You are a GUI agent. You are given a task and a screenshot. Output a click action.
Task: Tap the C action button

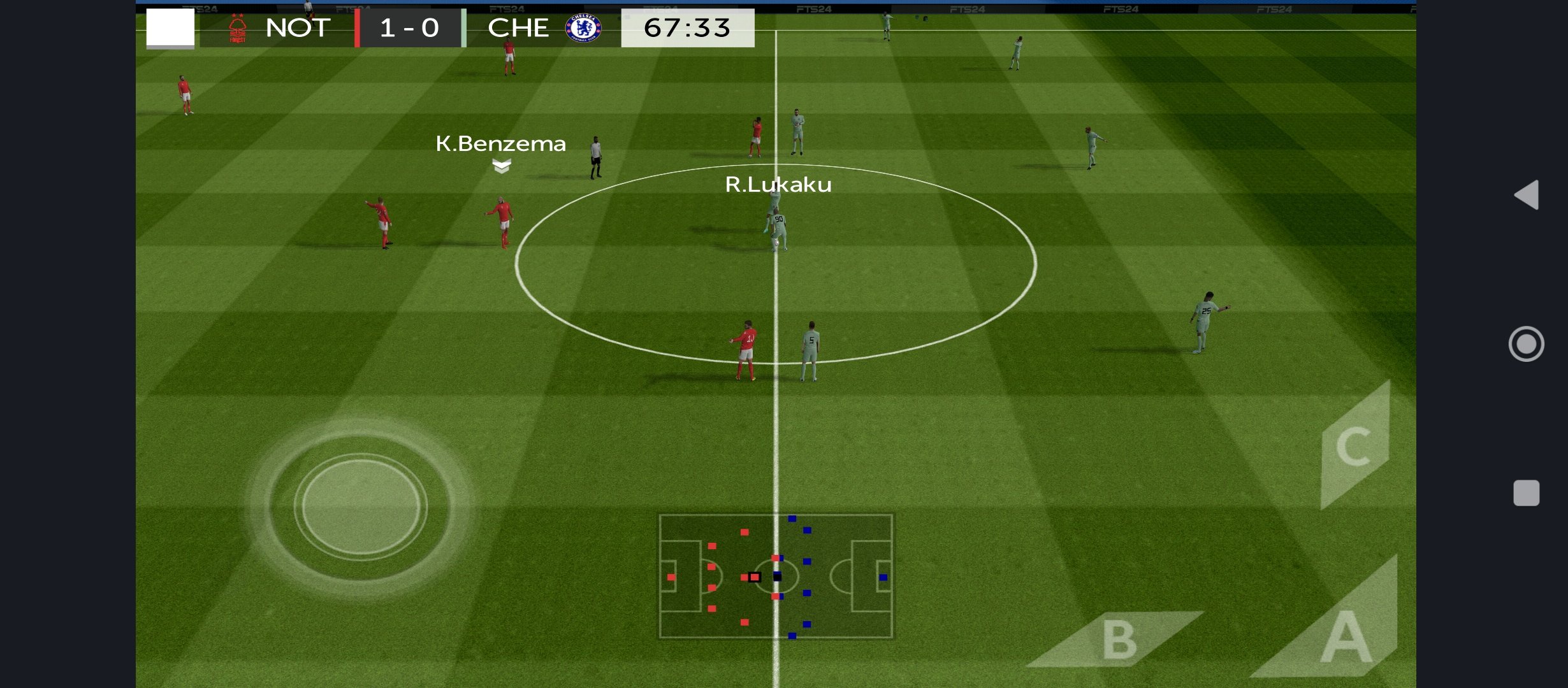1354,446
